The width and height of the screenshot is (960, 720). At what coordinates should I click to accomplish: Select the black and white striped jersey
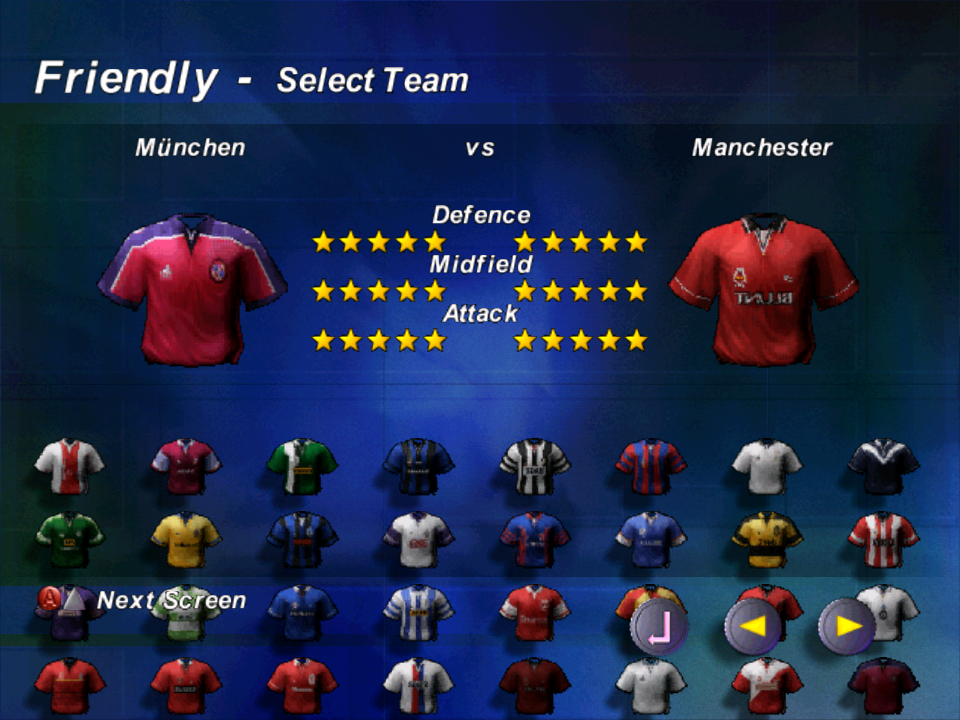[535, 466]
